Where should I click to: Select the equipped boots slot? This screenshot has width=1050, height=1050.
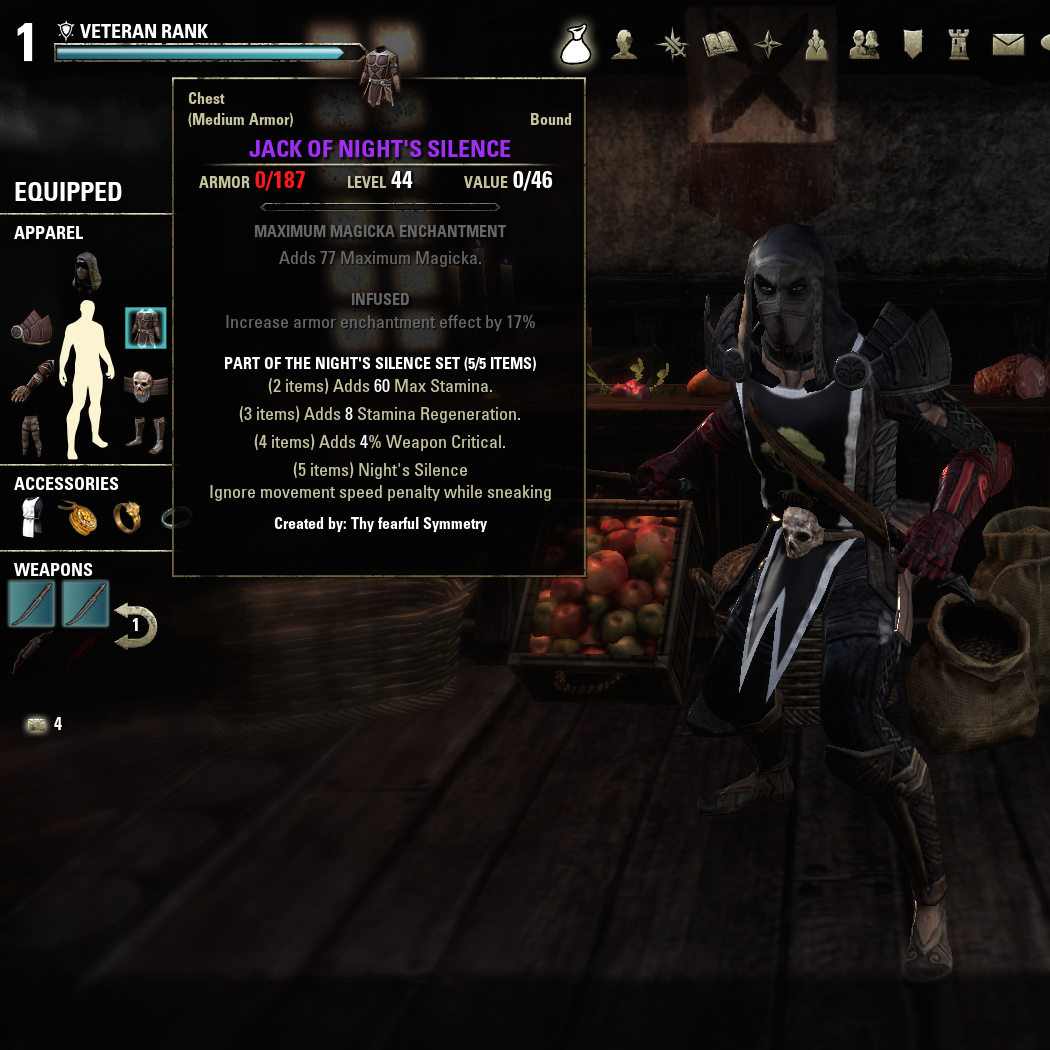click(146, 436)
